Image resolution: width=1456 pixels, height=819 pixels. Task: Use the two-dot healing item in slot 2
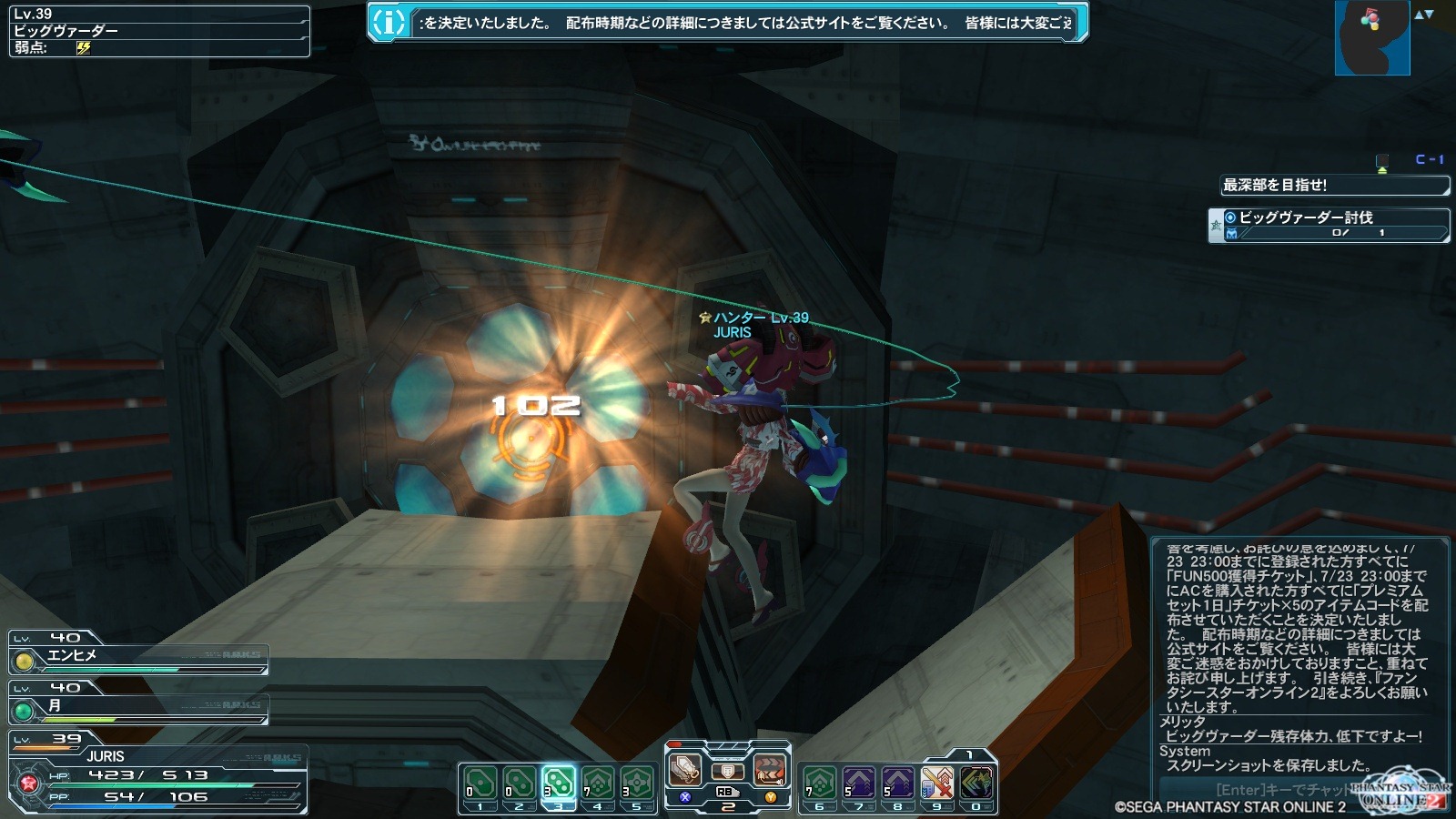tap(519, 783)
